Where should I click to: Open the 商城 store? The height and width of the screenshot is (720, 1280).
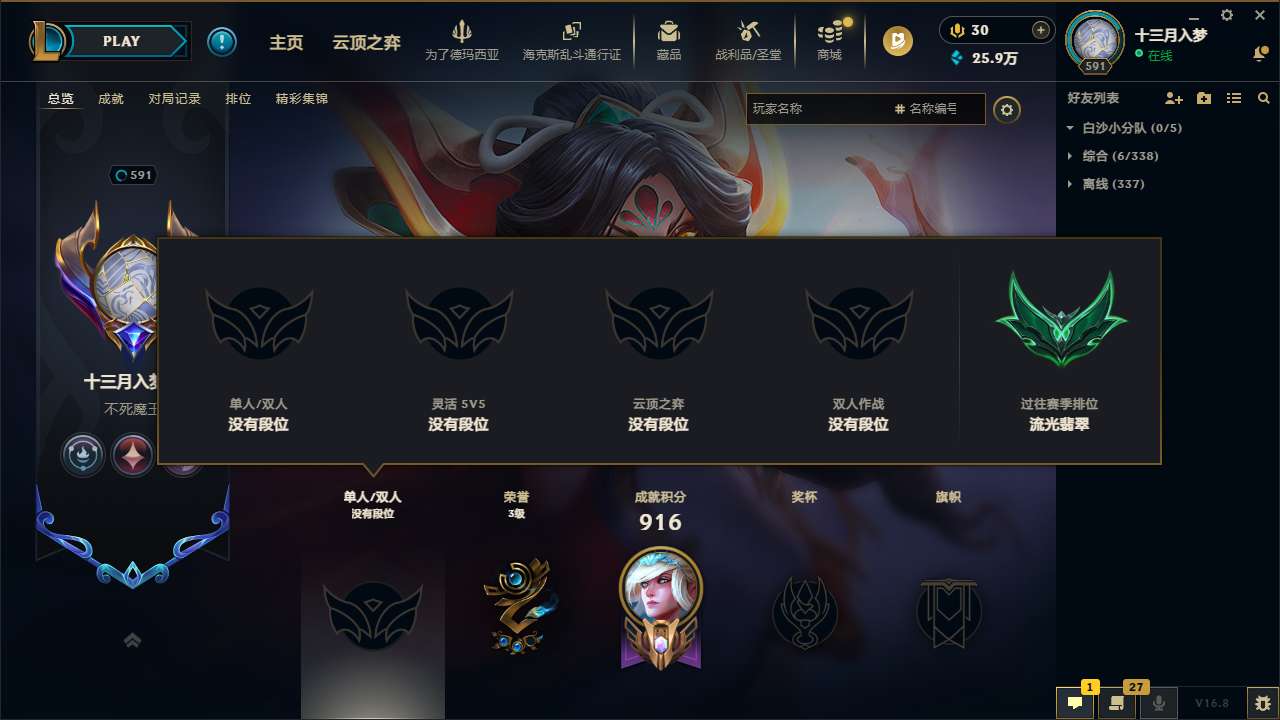[829, 41]
